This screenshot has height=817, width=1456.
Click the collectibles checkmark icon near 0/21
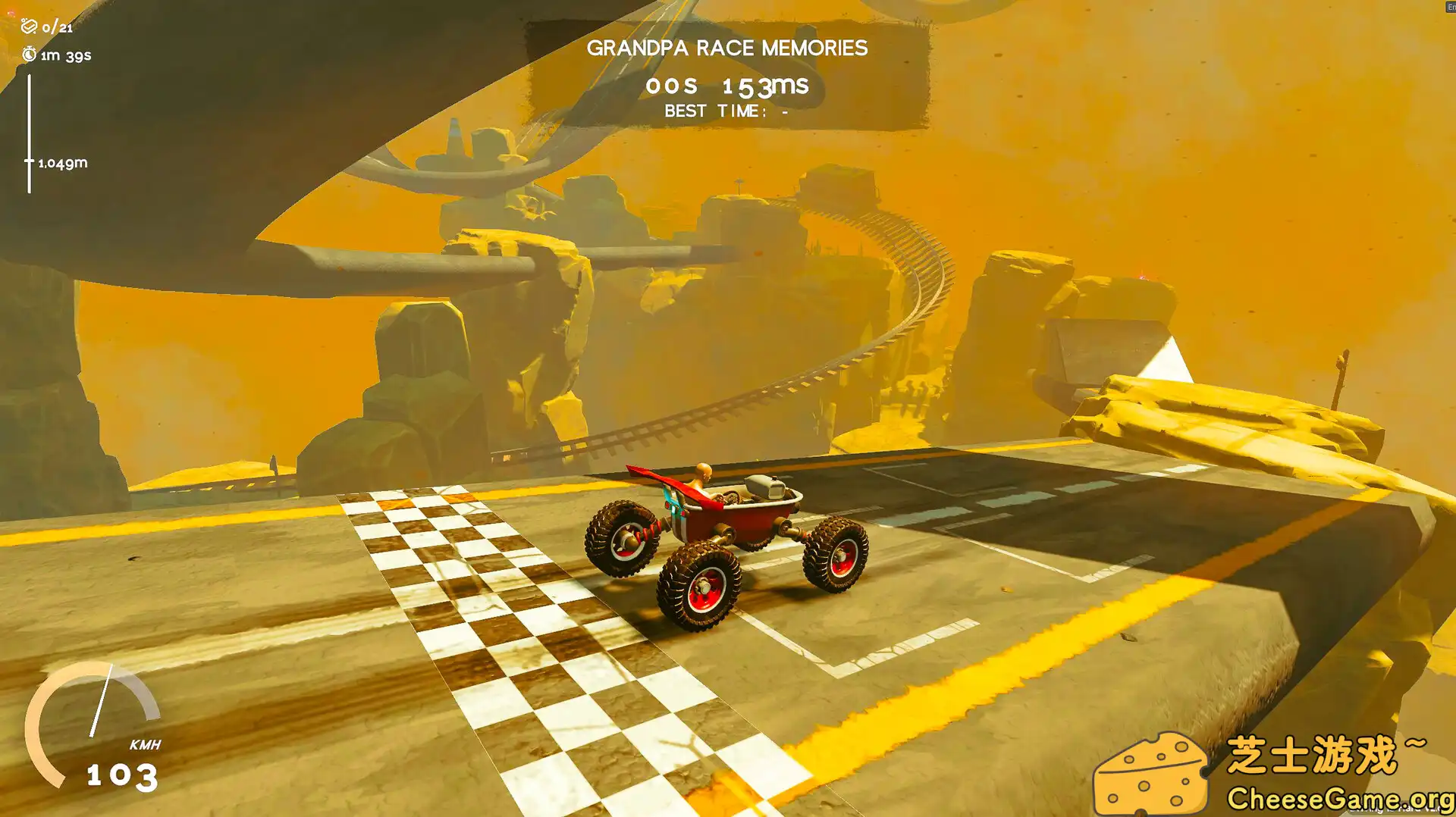pyautogui.click(x=29, y=27)
